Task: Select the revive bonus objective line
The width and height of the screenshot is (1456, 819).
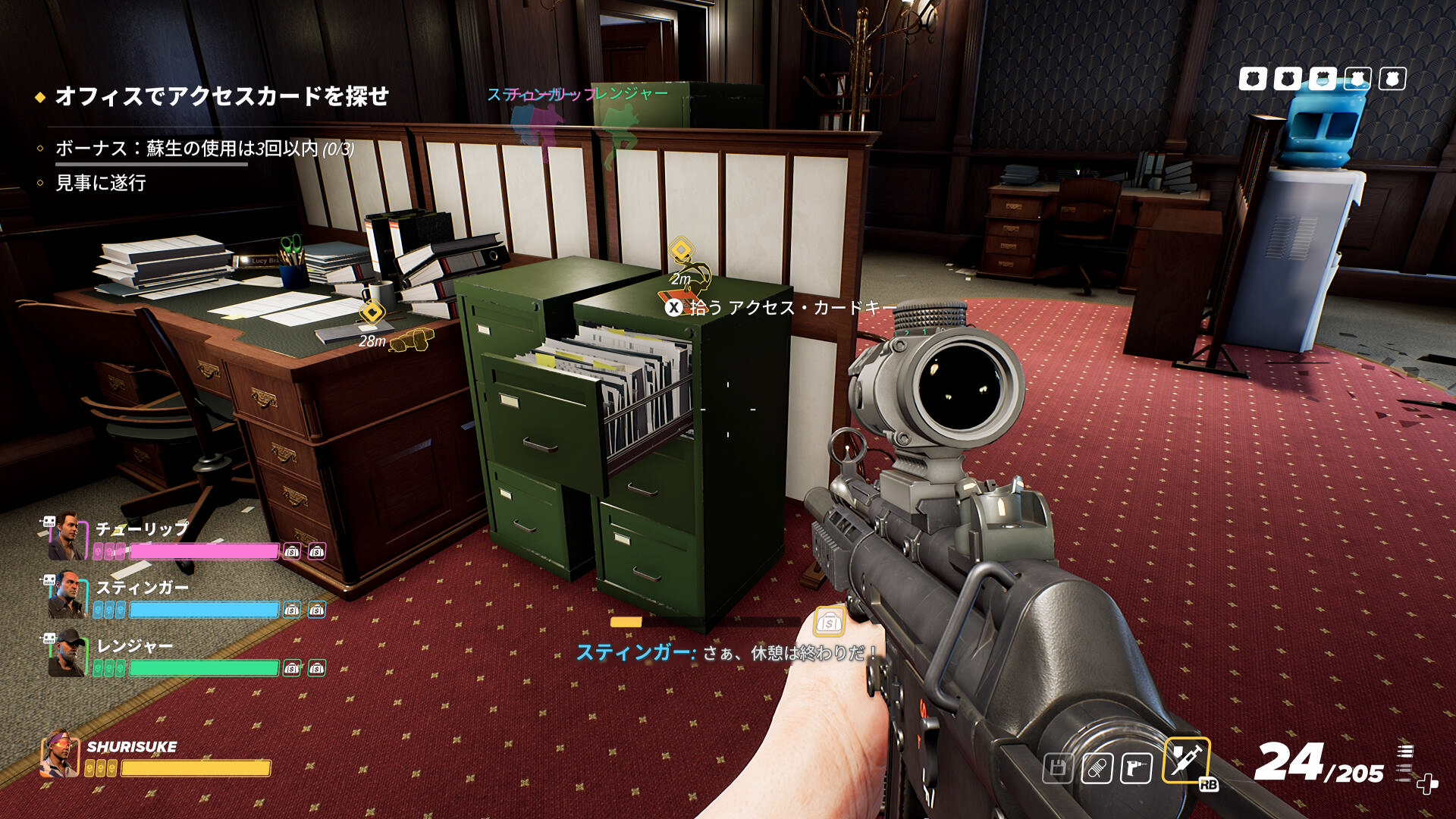Action: coord(205,149)
